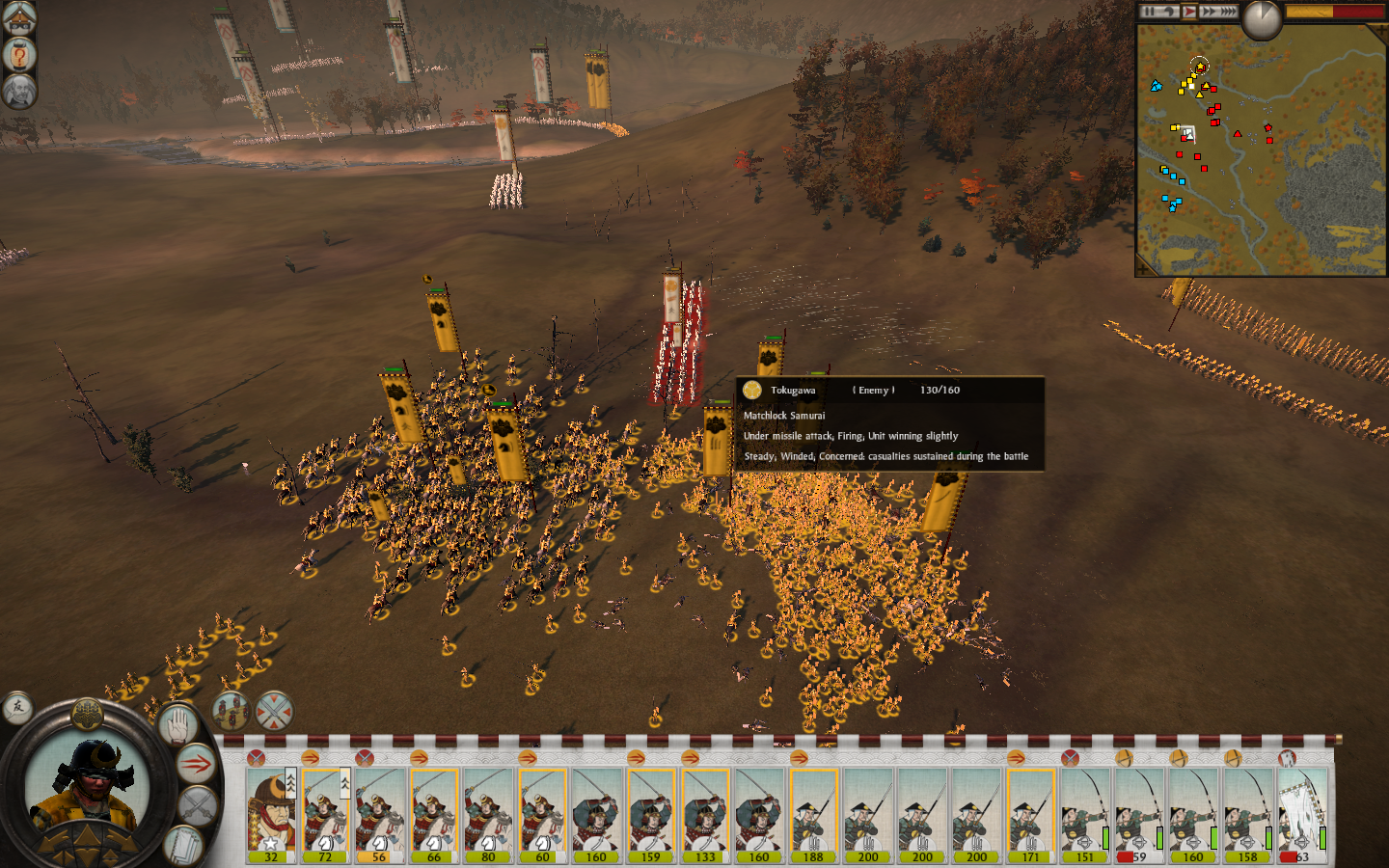
Task: Switch to quadruple fast-forward speed
Action: click(x=1227, y=12)
